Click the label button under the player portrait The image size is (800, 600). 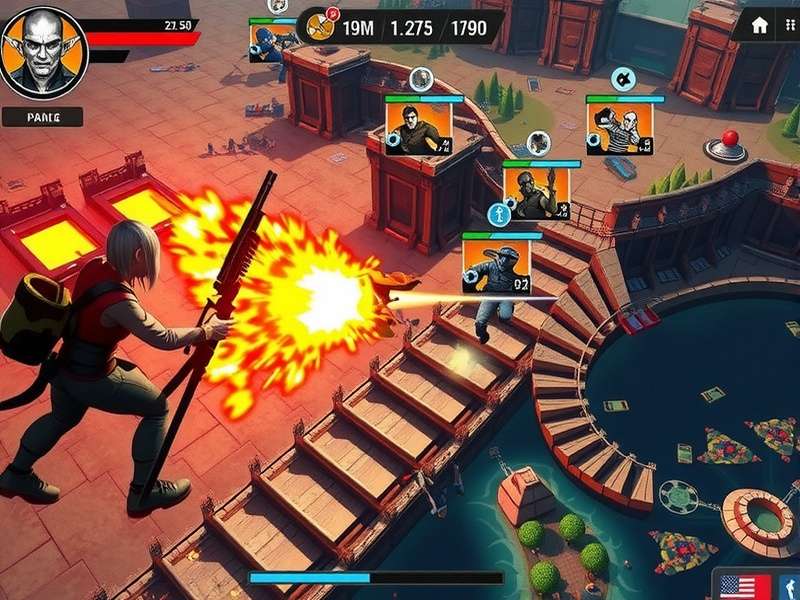(x=42, y=117)
